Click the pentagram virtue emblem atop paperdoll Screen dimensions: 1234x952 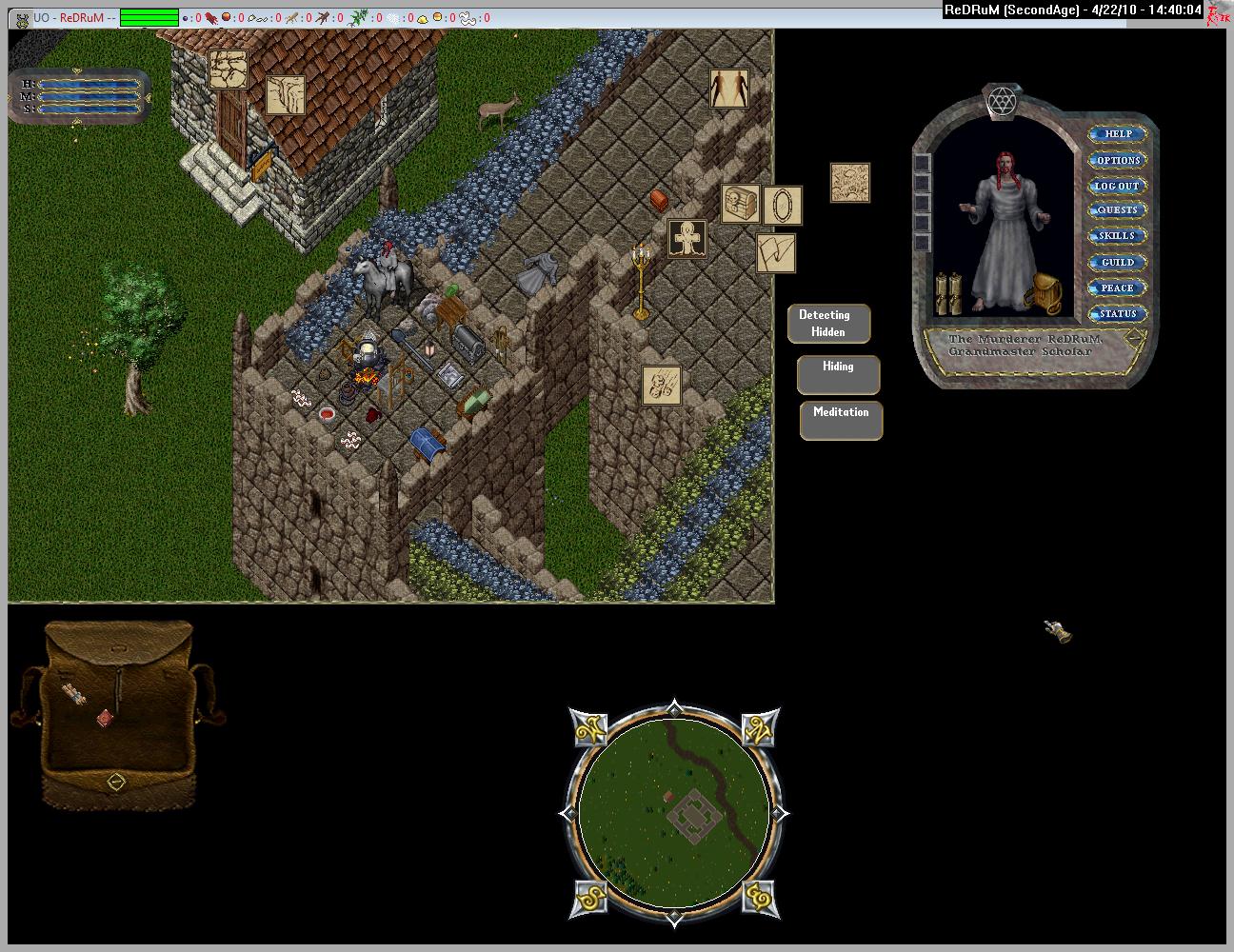click(1000, 102)
